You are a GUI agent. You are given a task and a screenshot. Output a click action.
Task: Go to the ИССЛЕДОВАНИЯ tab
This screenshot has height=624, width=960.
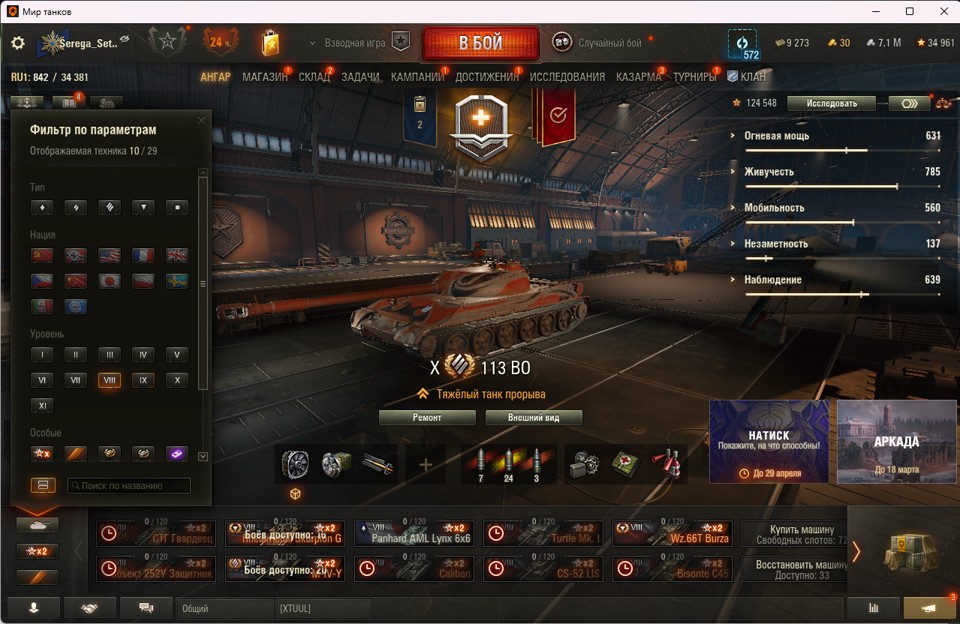[567, 77]
